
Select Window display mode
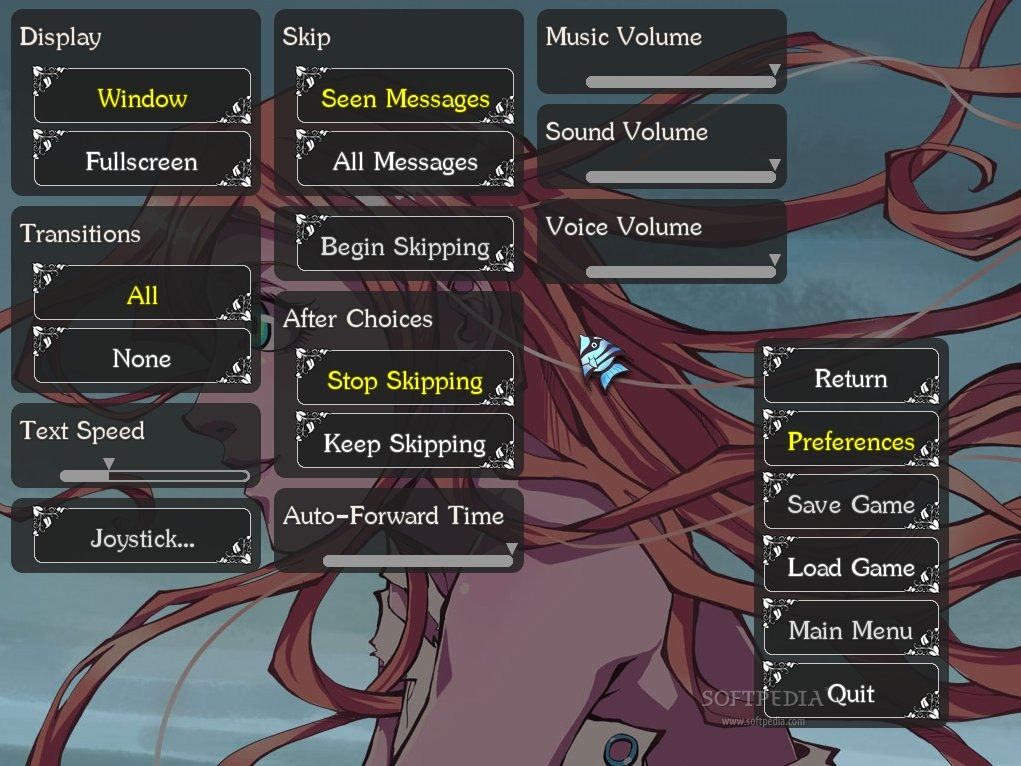[x=142, y=98]
